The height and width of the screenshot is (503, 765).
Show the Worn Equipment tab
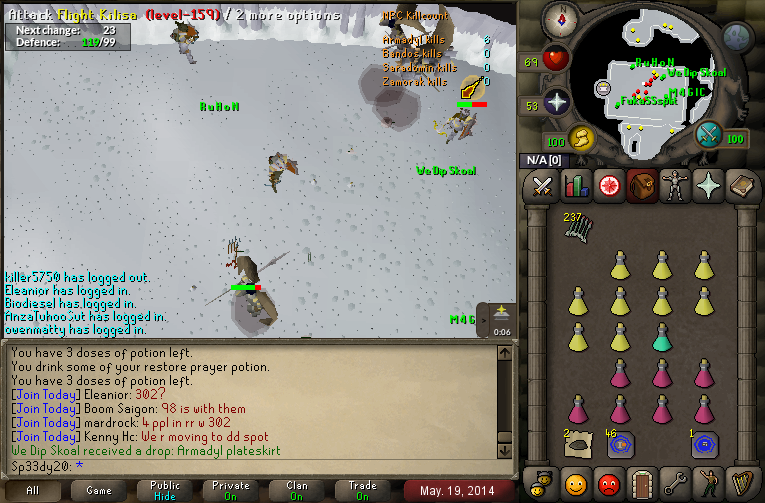click(674, 187)
